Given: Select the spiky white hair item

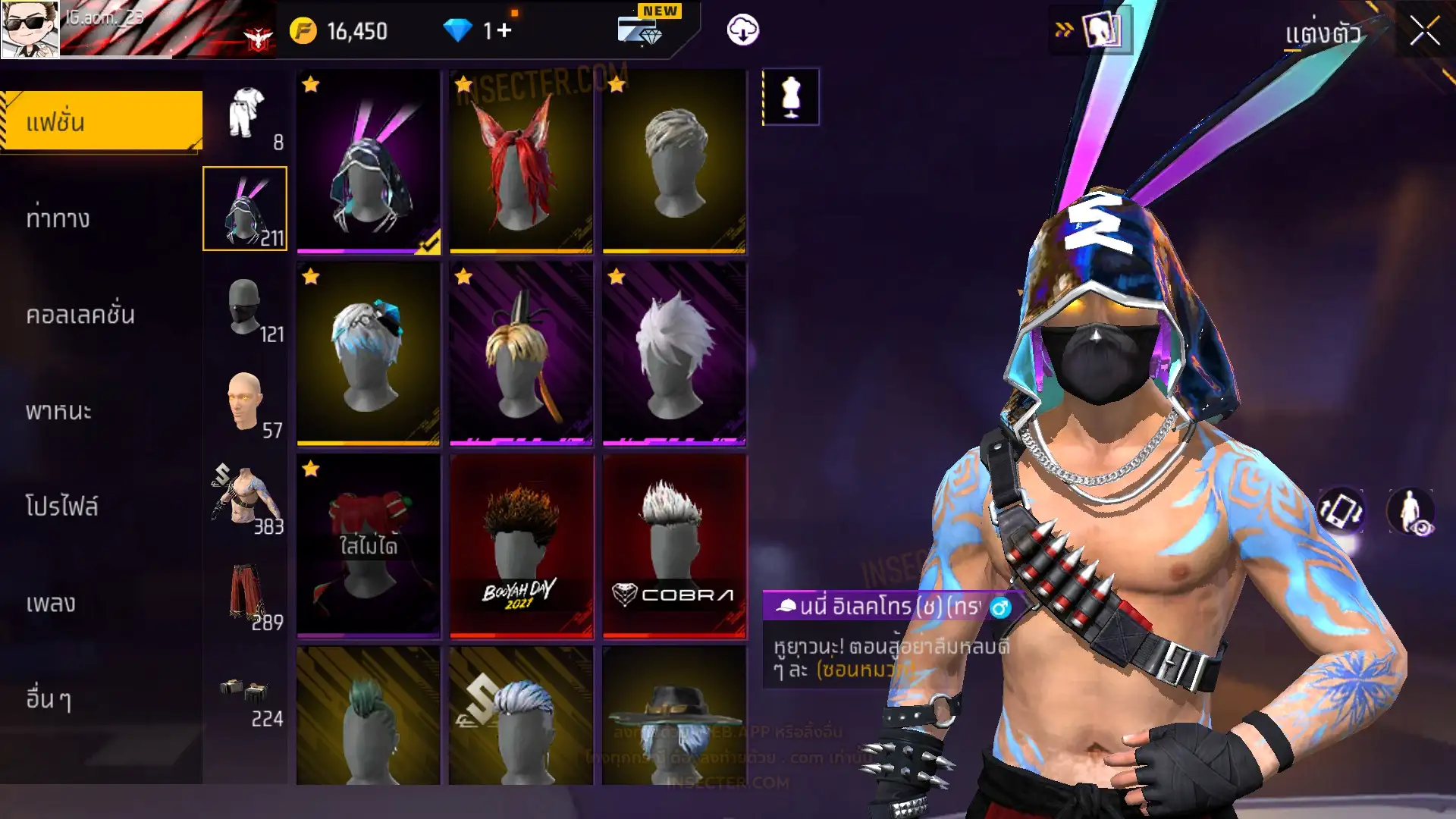Looking at the screenshot, I should click(x=674, y=353).
